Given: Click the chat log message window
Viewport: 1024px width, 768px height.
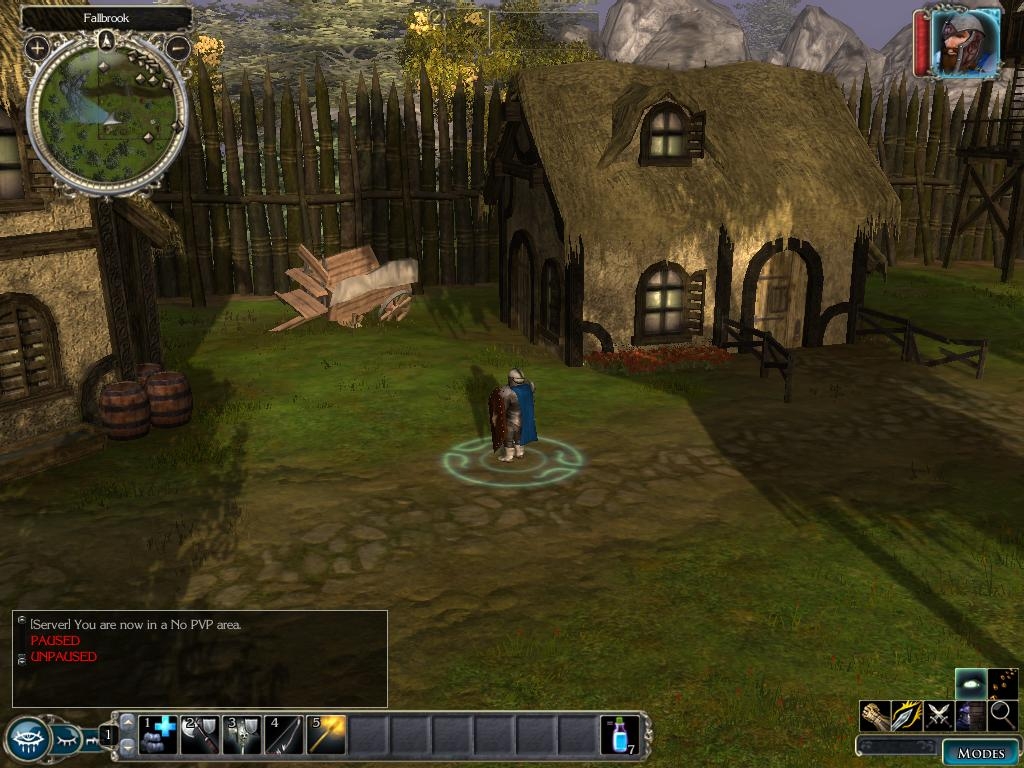Looking at the screenshot, I should pyautogui.click(x=200, y=659).
